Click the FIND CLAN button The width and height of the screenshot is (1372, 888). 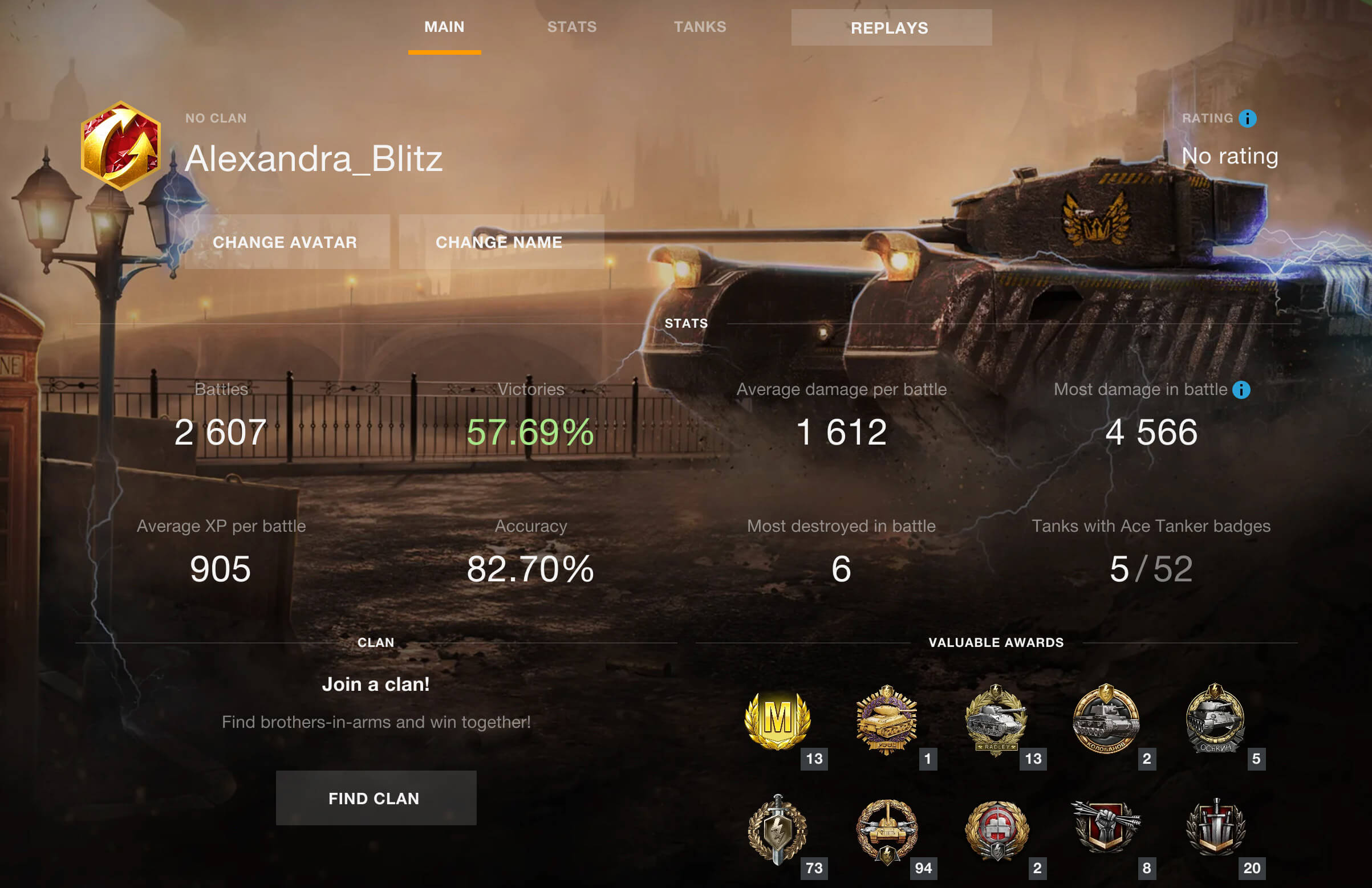pos(375,798)
